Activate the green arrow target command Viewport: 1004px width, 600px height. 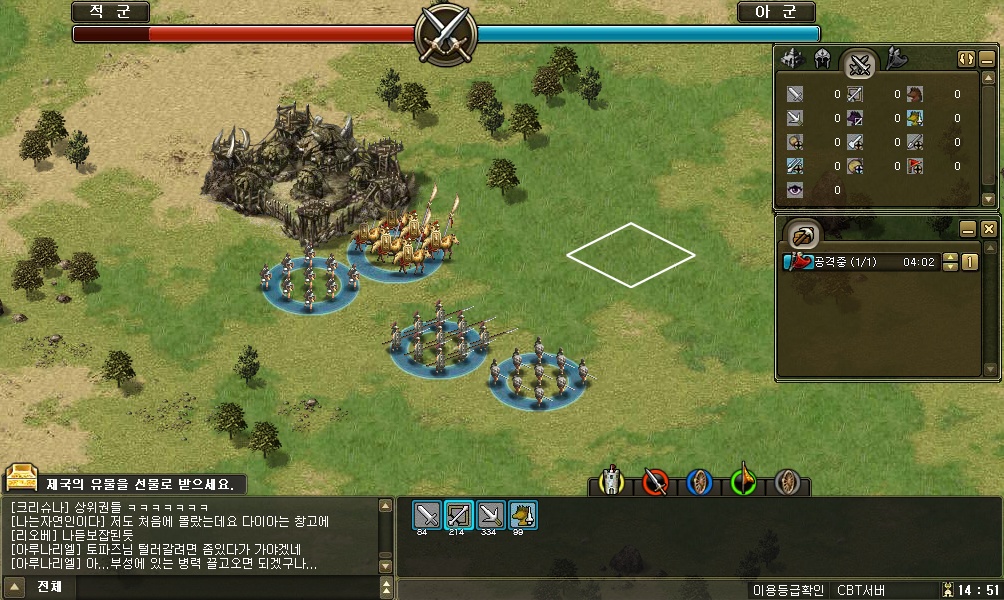pos(743,483)
